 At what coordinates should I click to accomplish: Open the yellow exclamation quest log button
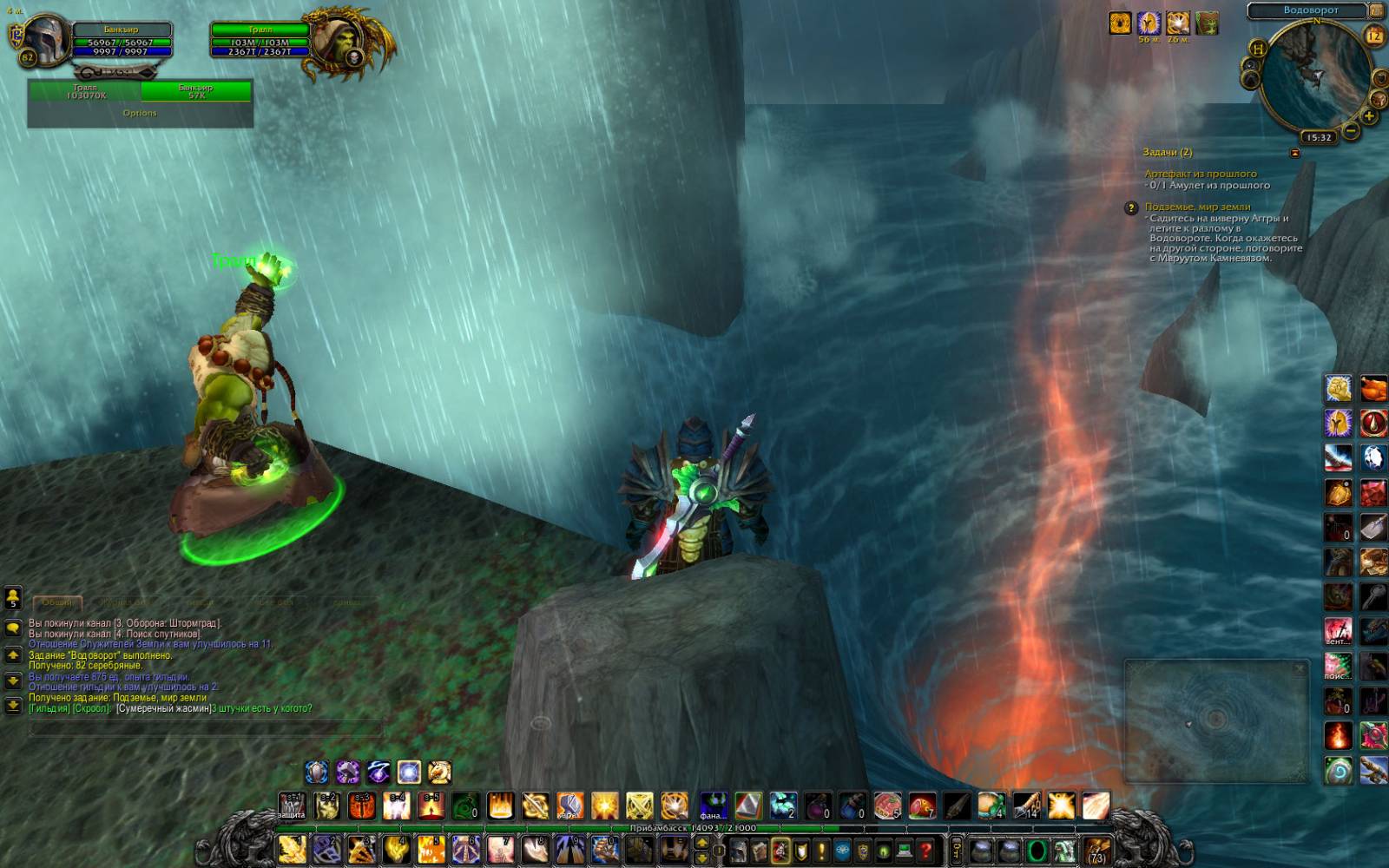(821, 852)
